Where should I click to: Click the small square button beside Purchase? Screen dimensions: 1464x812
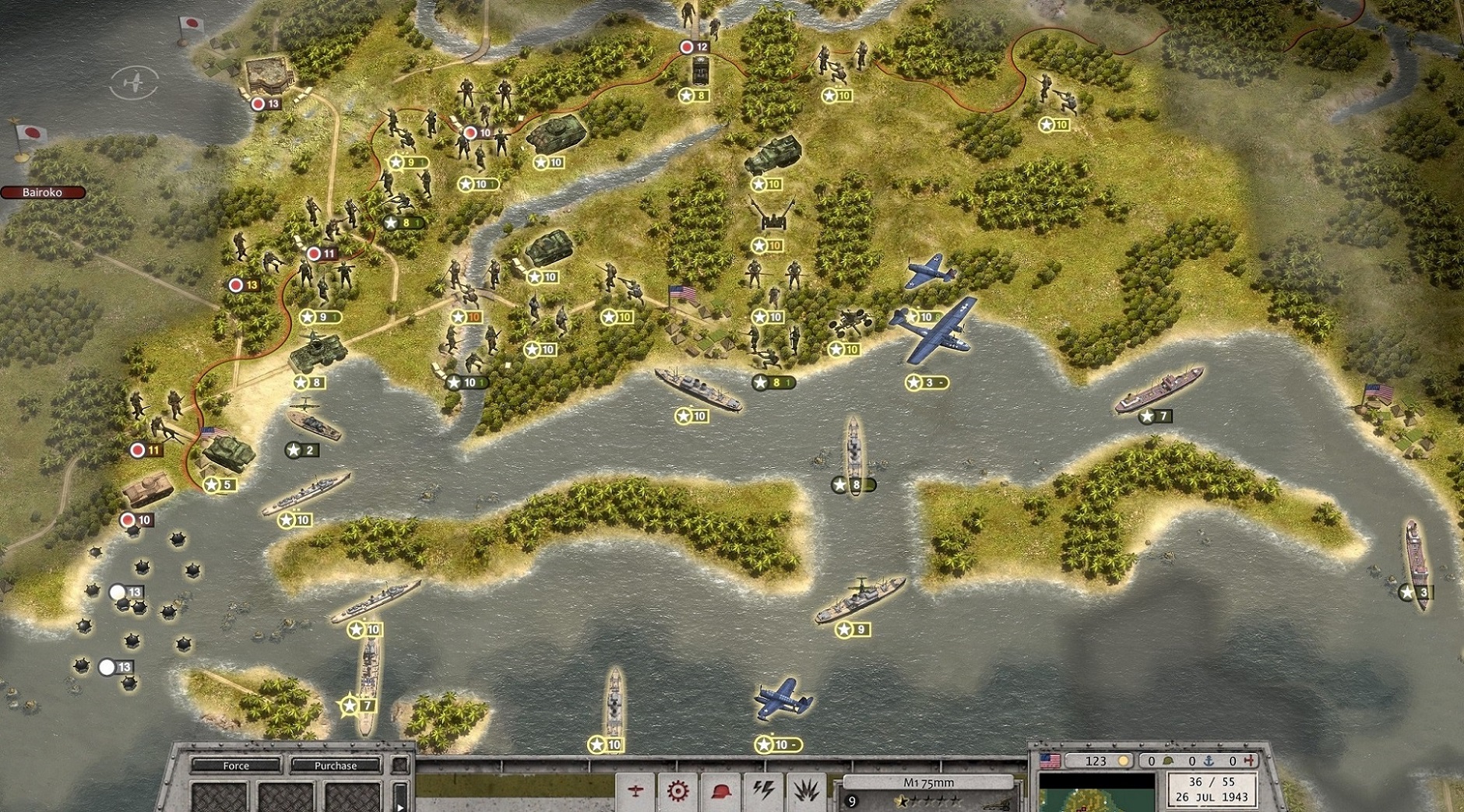tap(400, 766)
